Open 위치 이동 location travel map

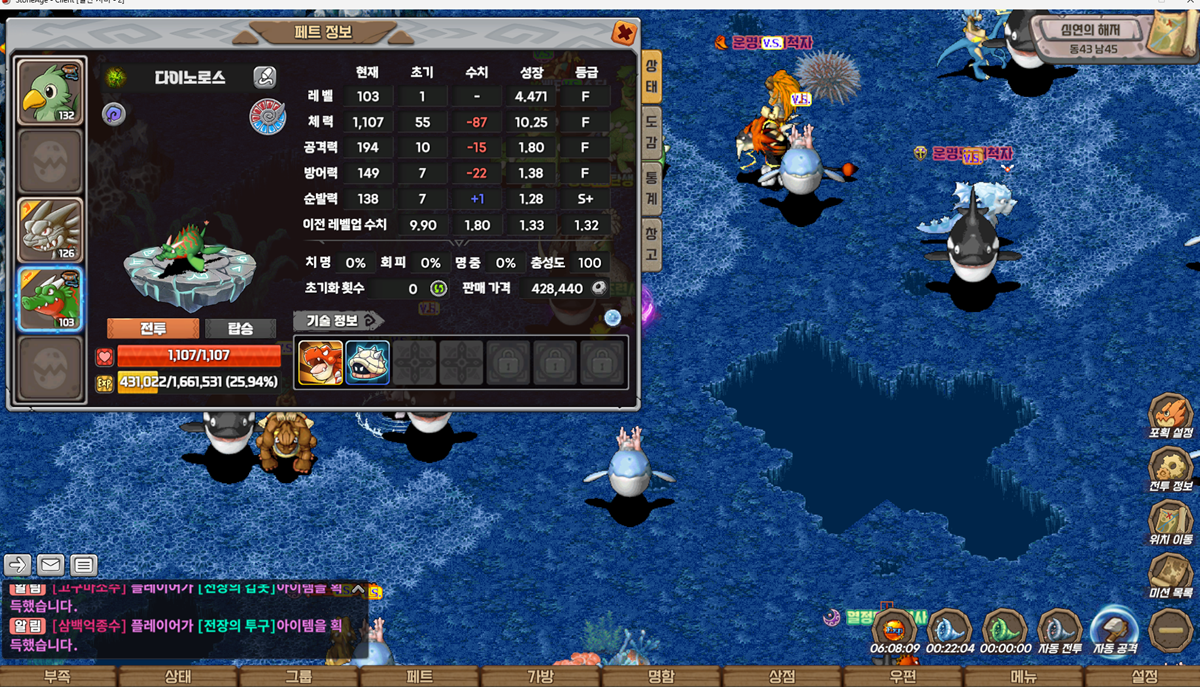1170,524
